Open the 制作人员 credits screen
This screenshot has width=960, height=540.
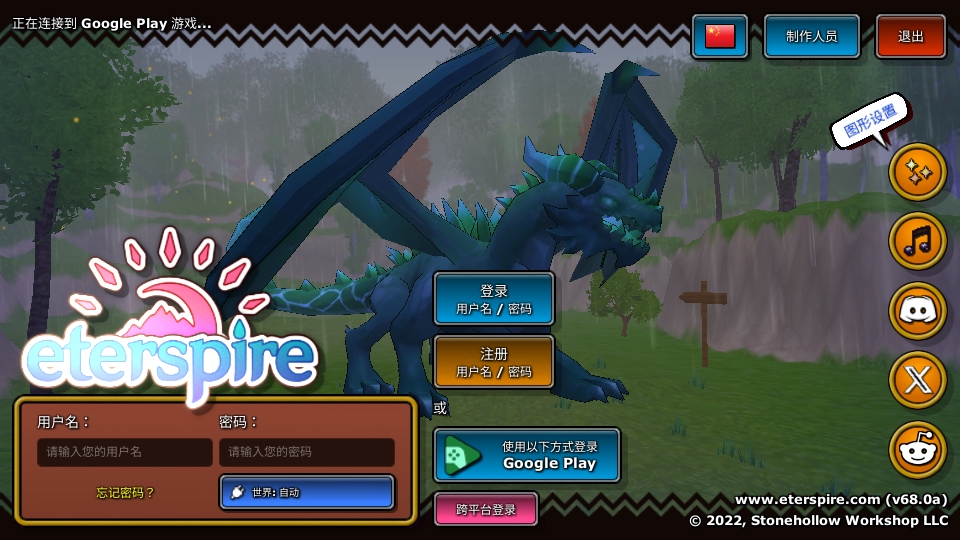(811, 37)
